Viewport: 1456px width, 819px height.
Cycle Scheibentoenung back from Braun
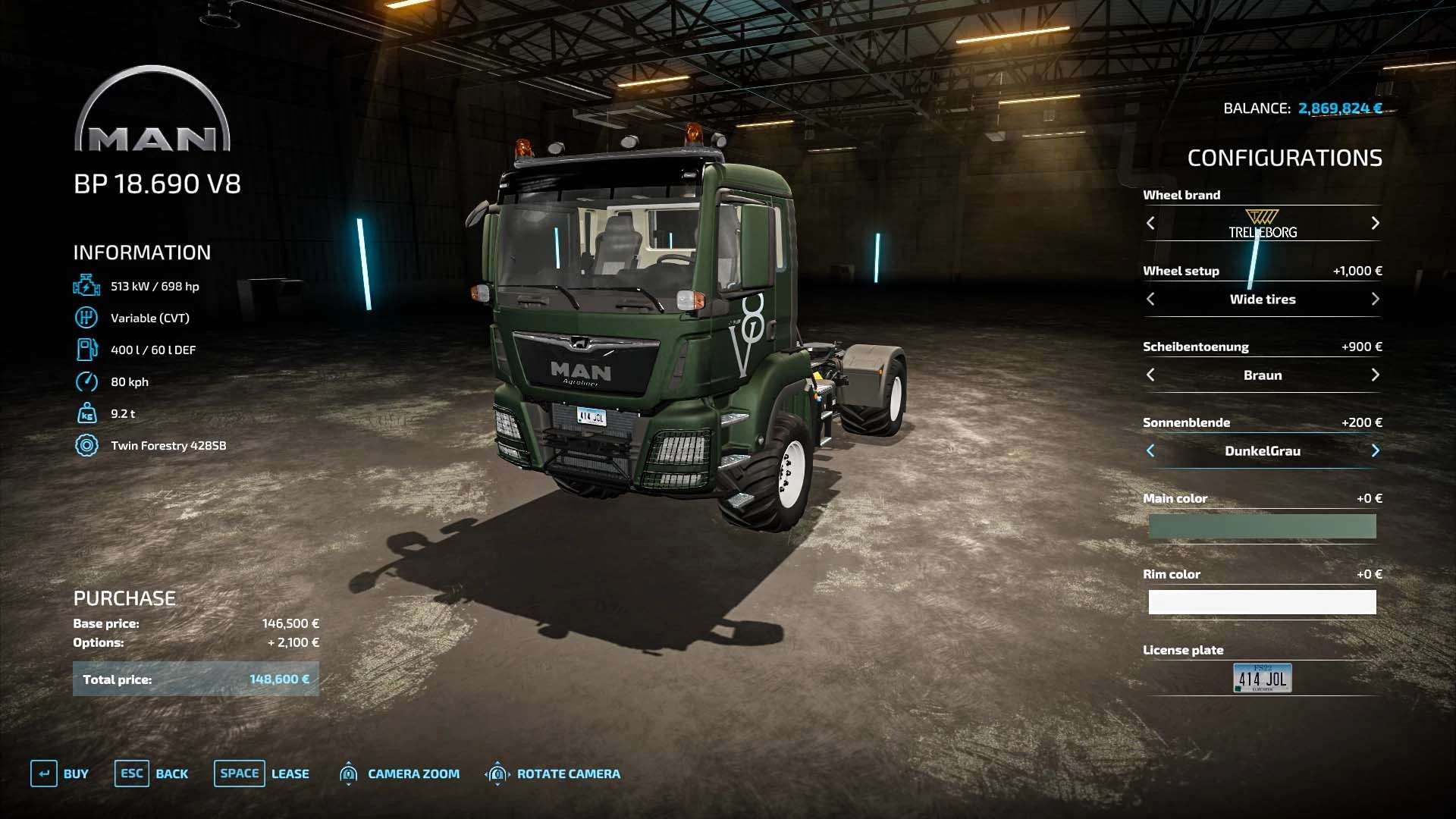click(x=1150, y=375)
